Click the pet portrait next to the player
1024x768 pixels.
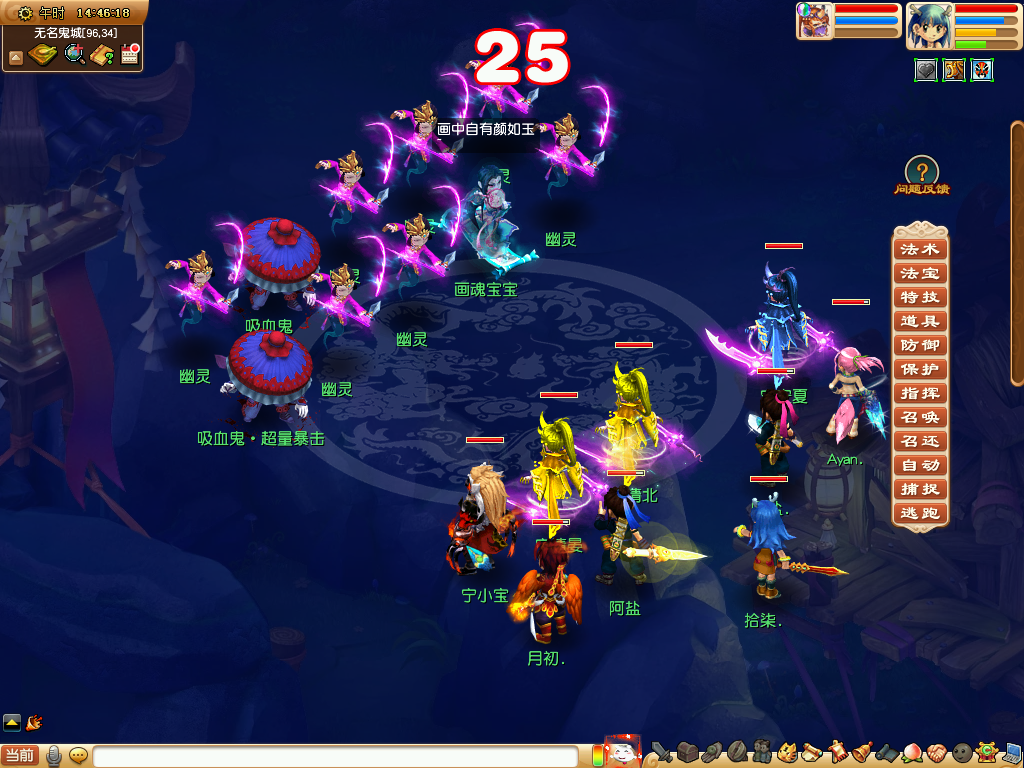coord(814,21)
